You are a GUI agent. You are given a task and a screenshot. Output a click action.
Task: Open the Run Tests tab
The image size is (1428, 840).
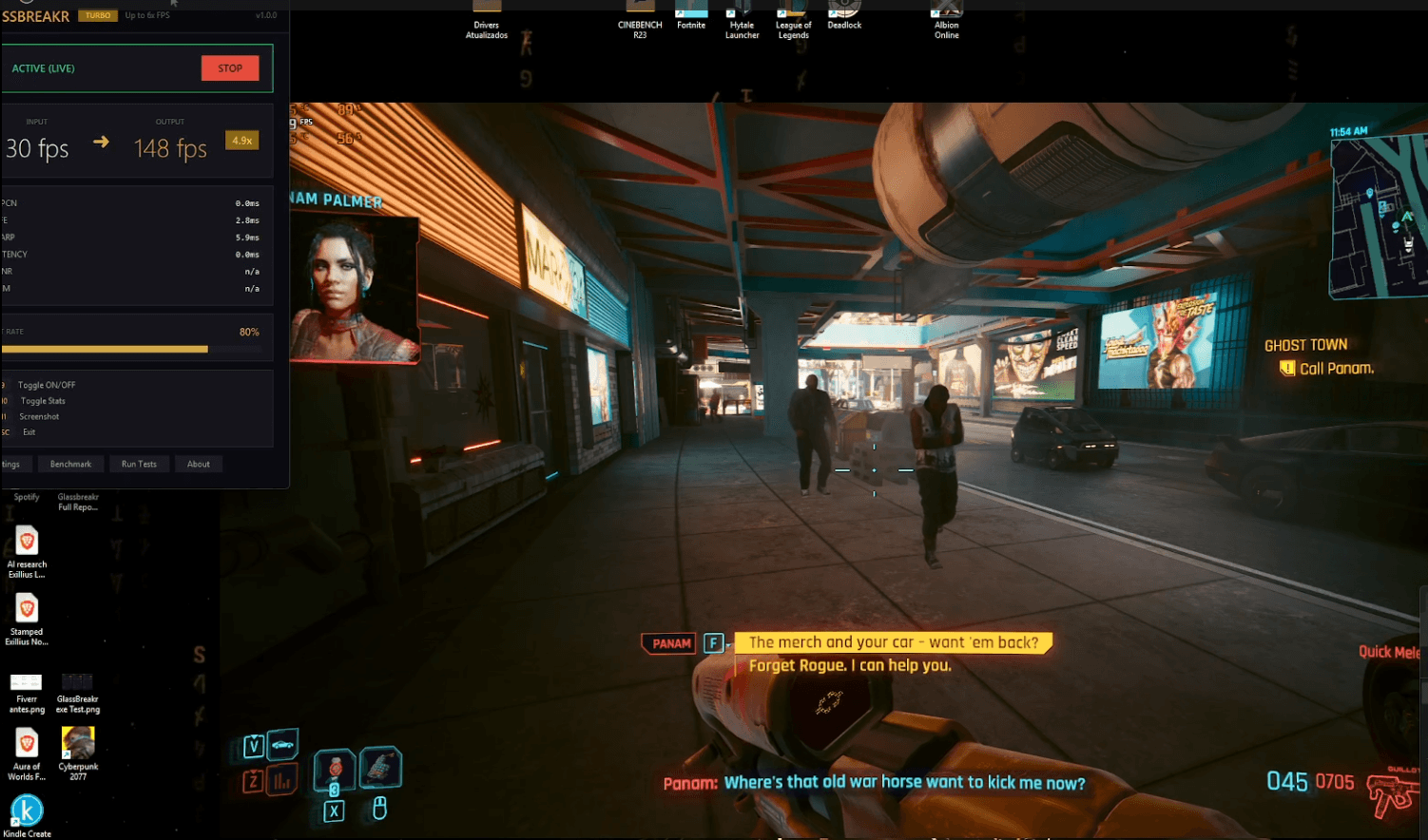click(x=139, y=463)
